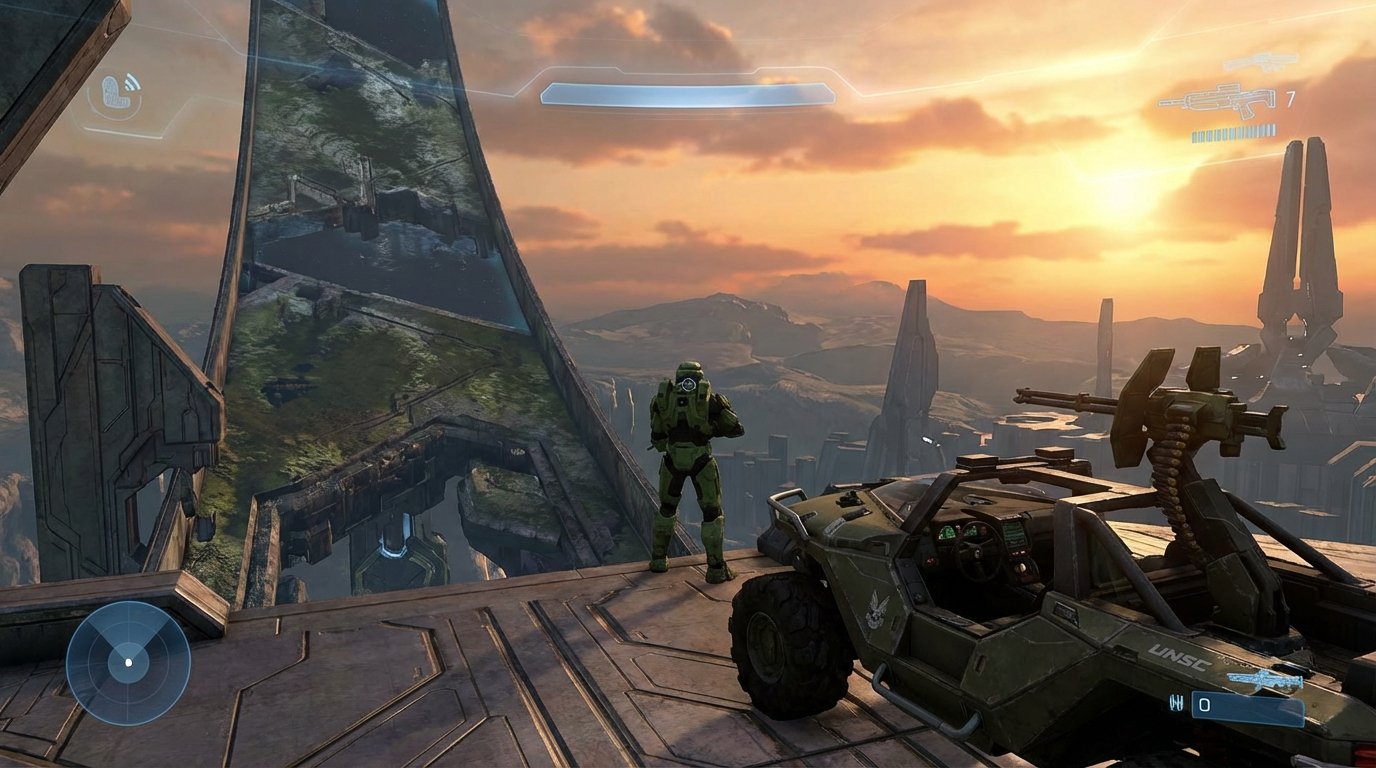This screenshot has width=1376, height=768.
Task: Click the segmented ammo bar
Action: (x=1234, y=132)
